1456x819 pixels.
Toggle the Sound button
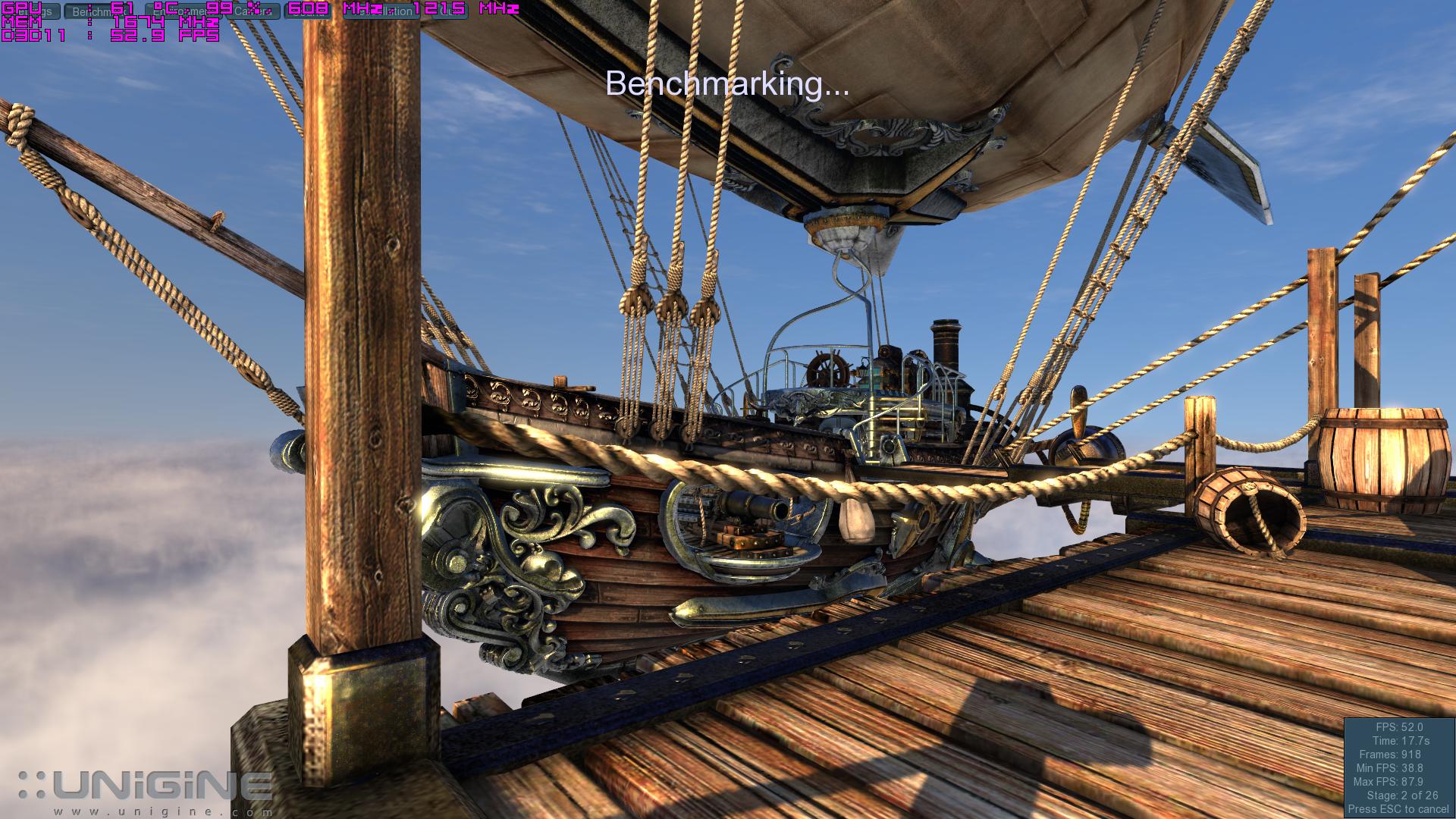click(308, 11)
